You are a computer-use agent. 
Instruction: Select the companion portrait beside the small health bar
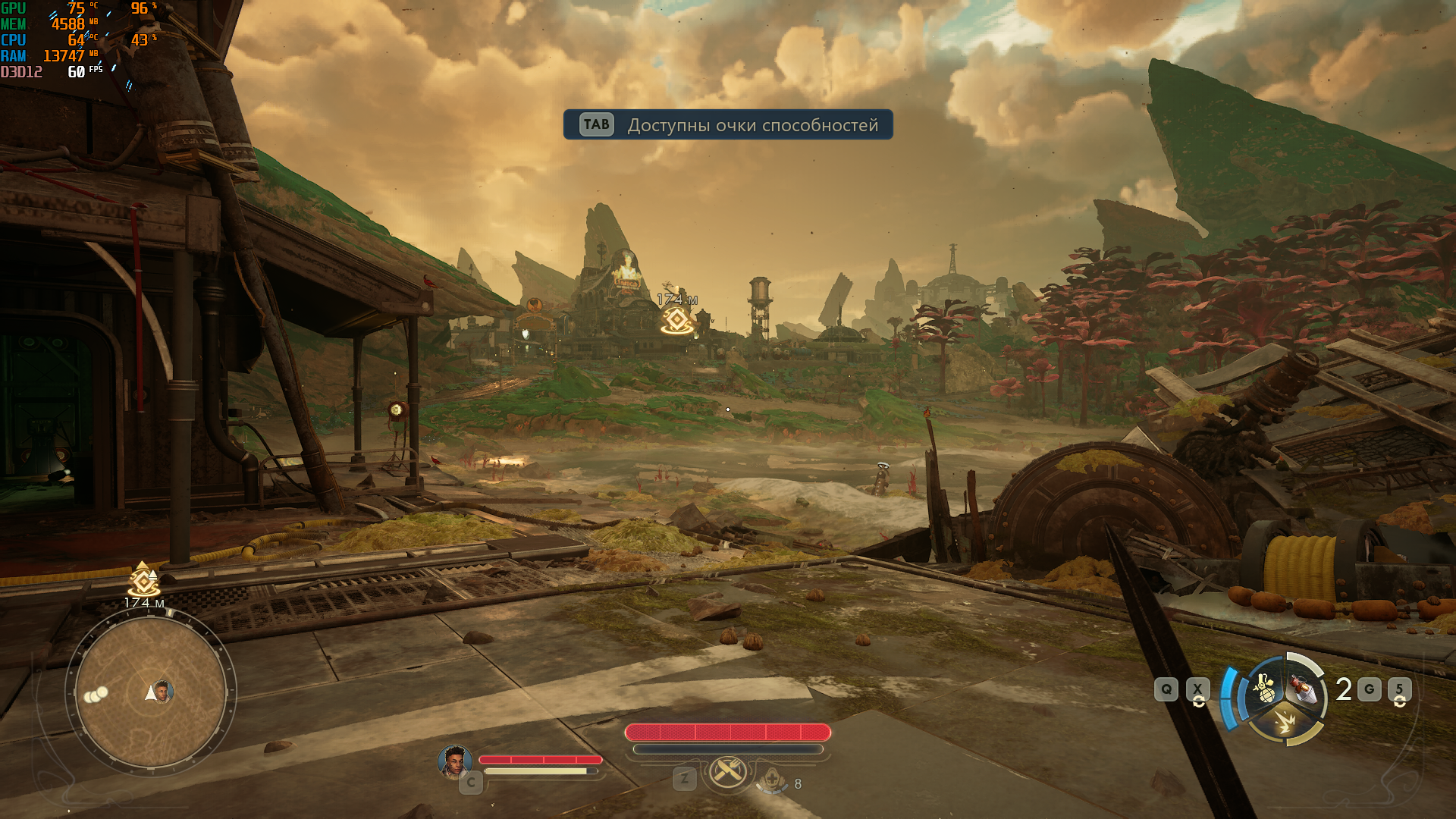point(455,761)
